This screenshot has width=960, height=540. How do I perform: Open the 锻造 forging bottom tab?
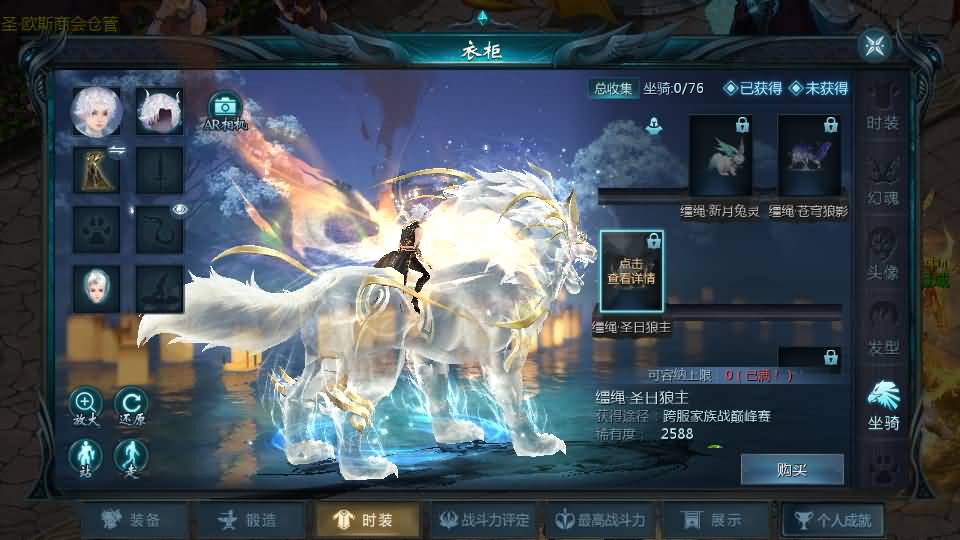coord(249,520)
